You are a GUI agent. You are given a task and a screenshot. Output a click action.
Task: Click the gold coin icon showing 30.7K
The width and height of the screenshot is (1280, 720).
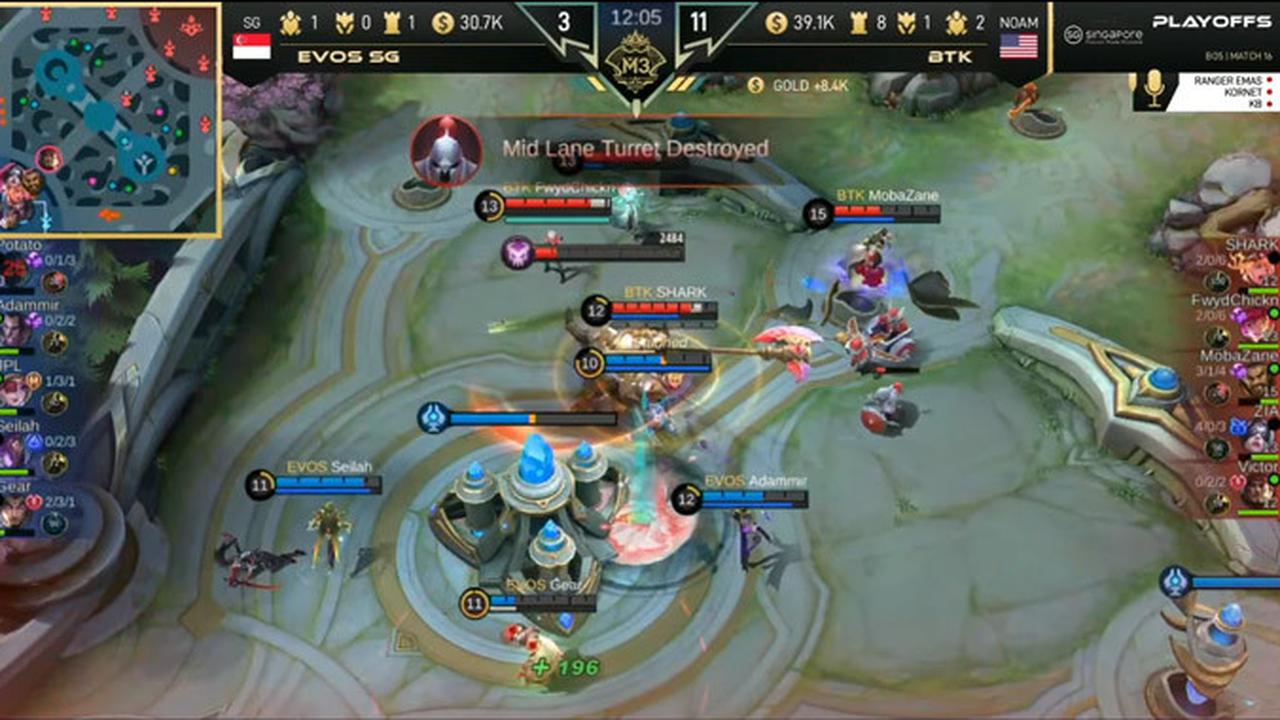click(x=443, y=22)
